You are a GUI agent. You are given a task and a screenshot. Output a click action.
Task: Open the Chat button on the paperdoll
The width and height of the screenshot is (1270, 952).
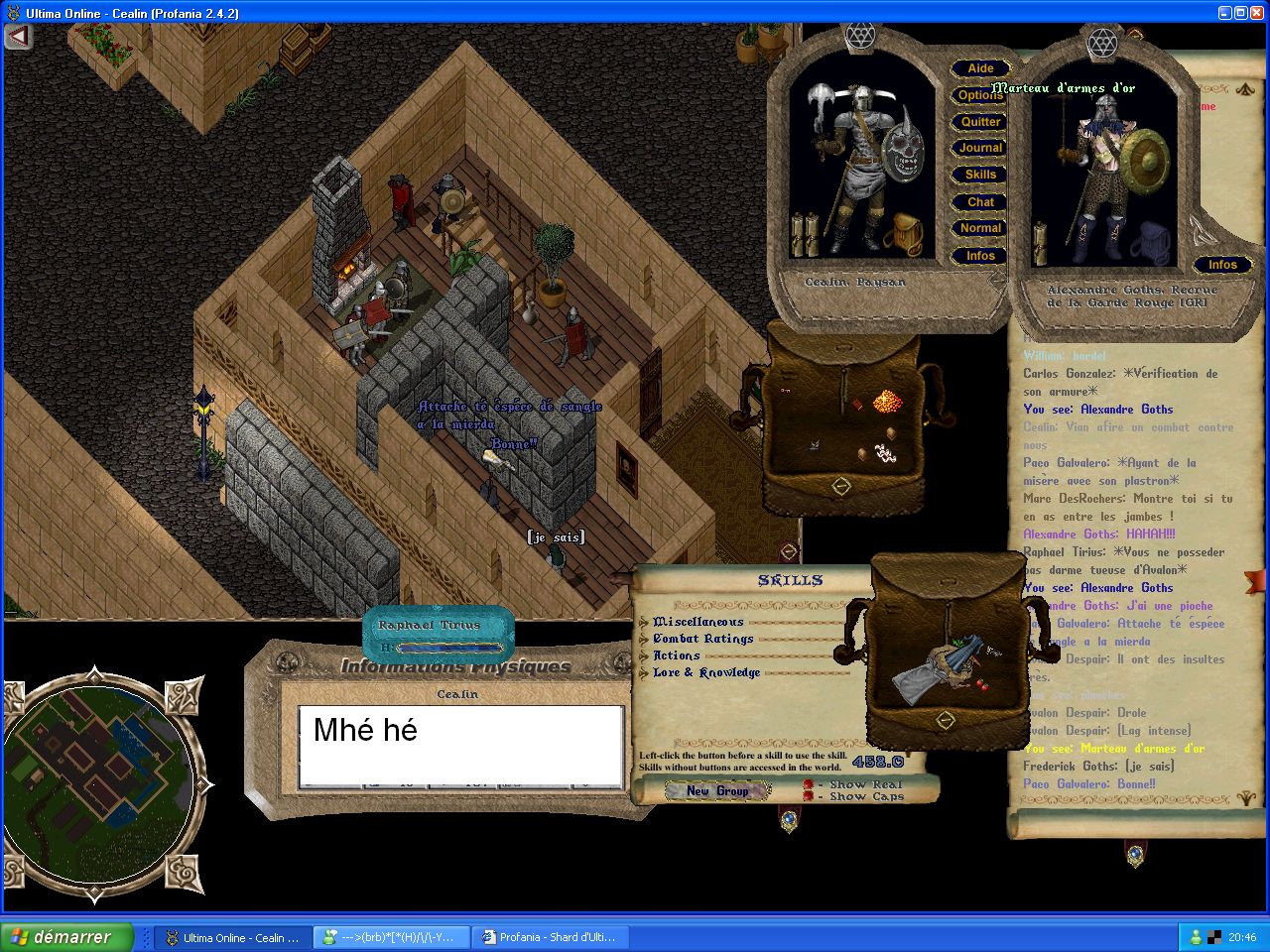coord(980,202)
